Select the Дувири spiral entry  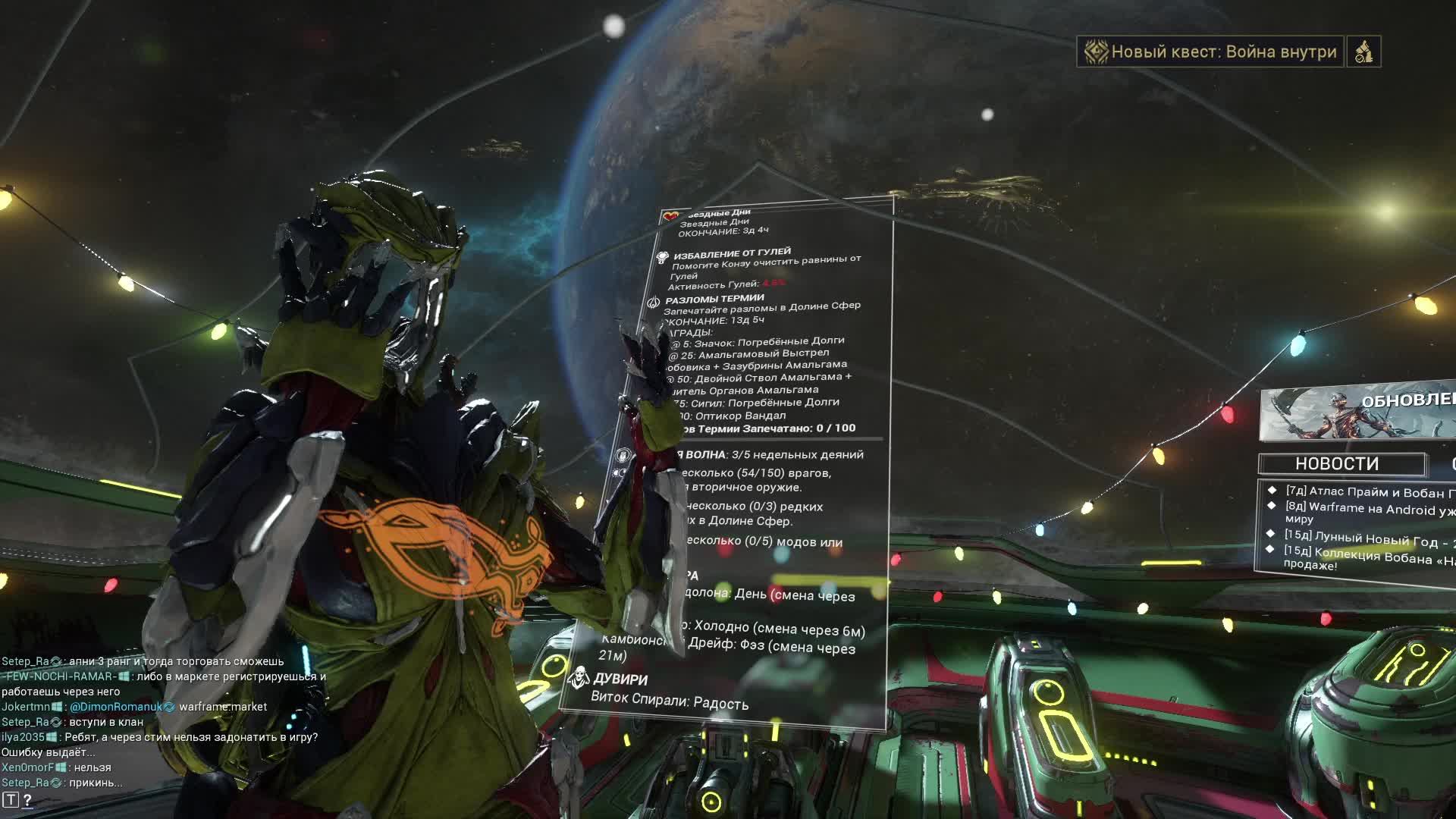click(620, 679)
